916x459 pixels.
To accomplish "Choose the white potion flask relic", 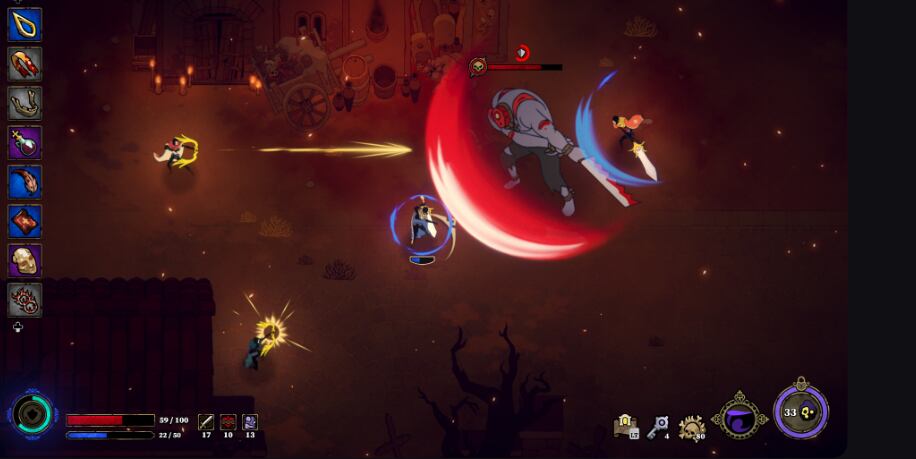I will point(25,142).
